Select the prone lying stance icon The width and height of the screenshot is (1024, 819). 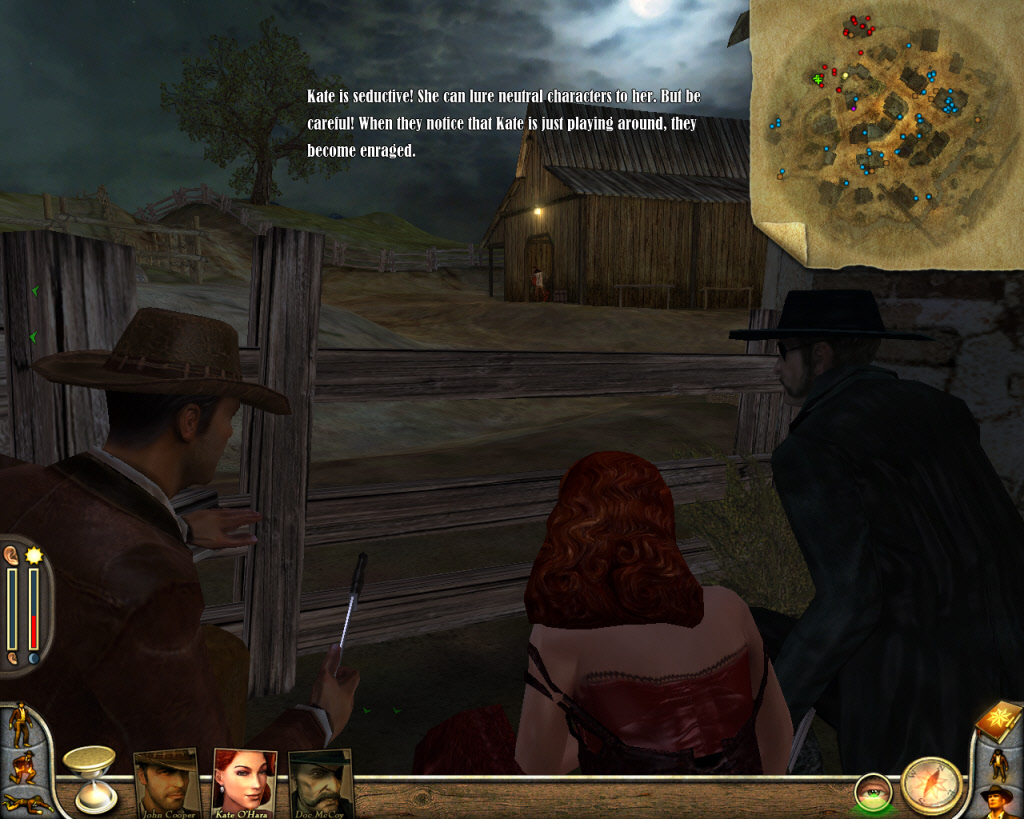tap(25, 802)
